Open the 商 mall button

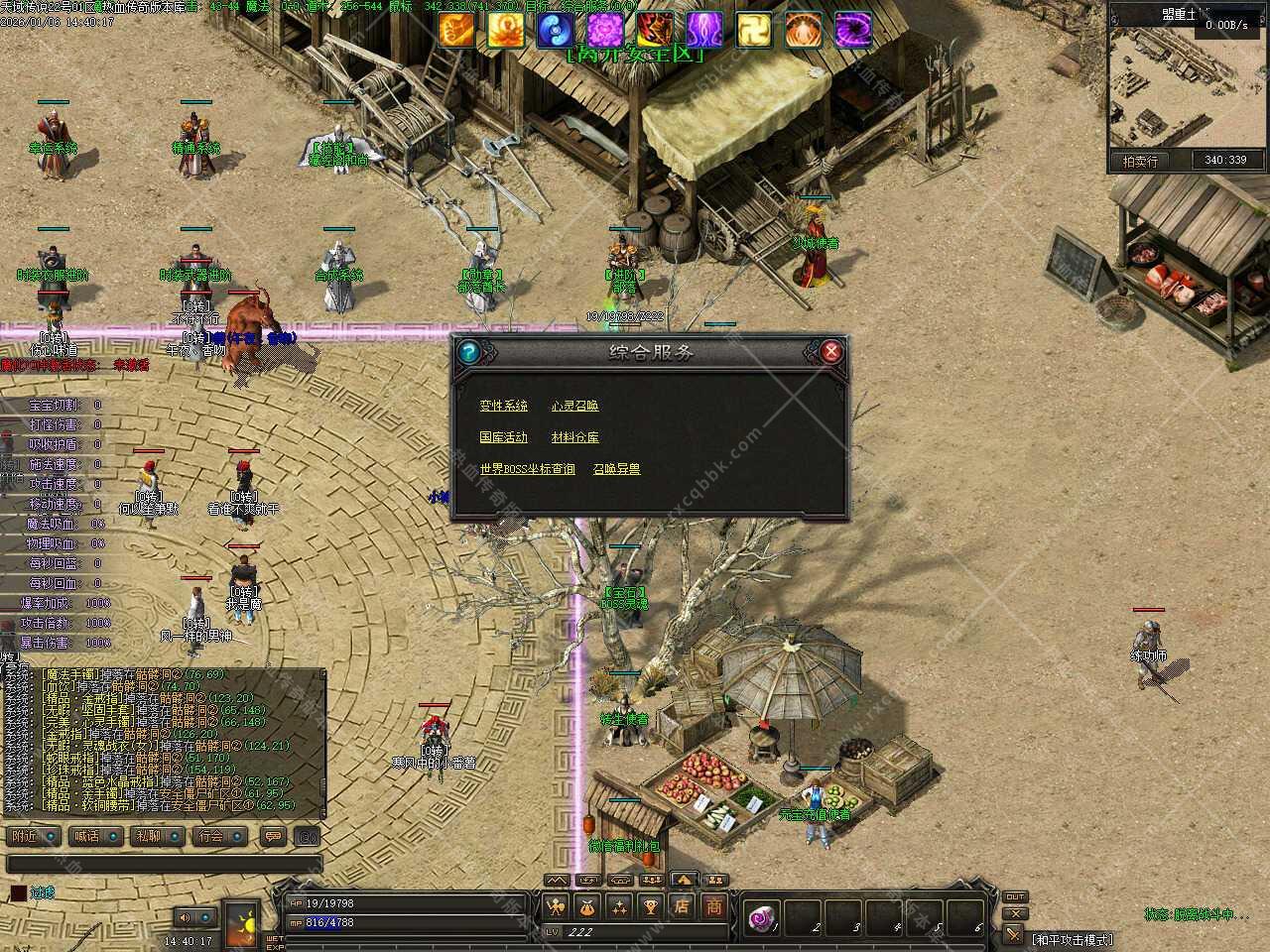pos(714,905)
